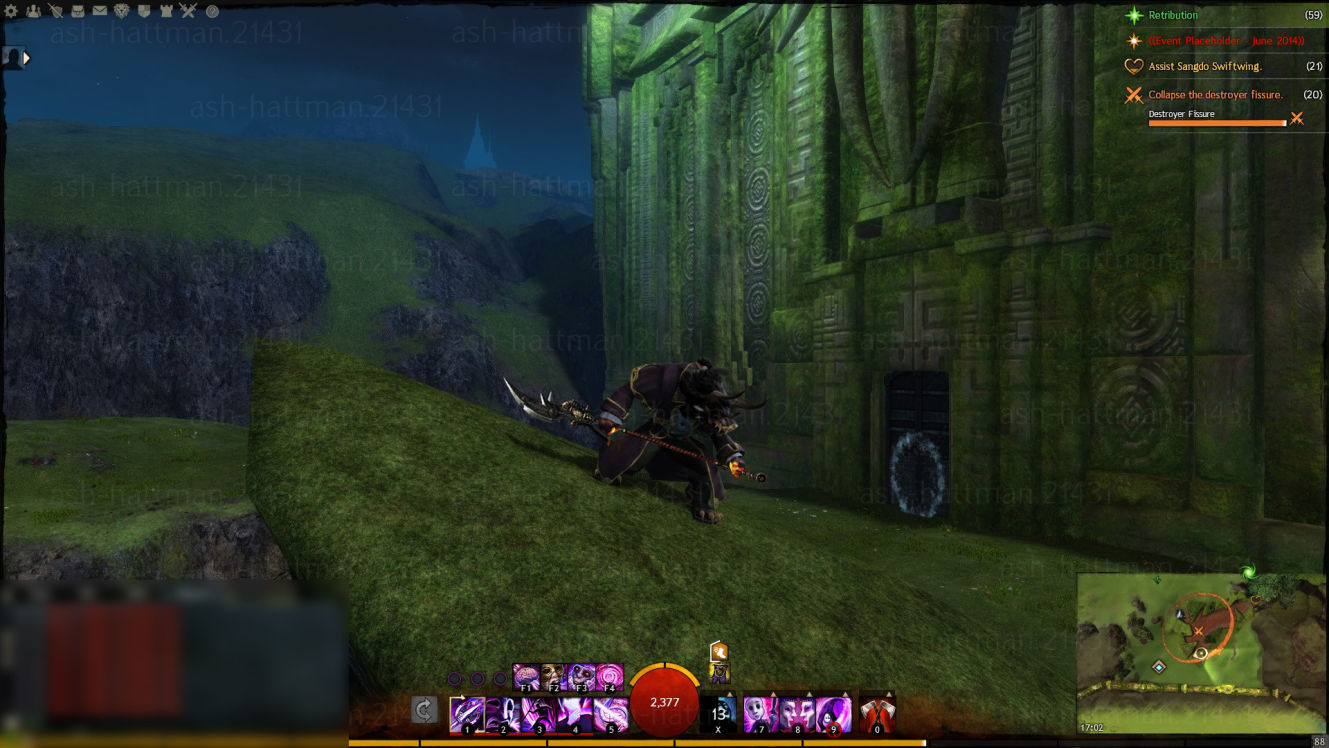This screenshot has width=1329, height=748.
Task: Expand the party portrait arrow
Action: (27, 58)
